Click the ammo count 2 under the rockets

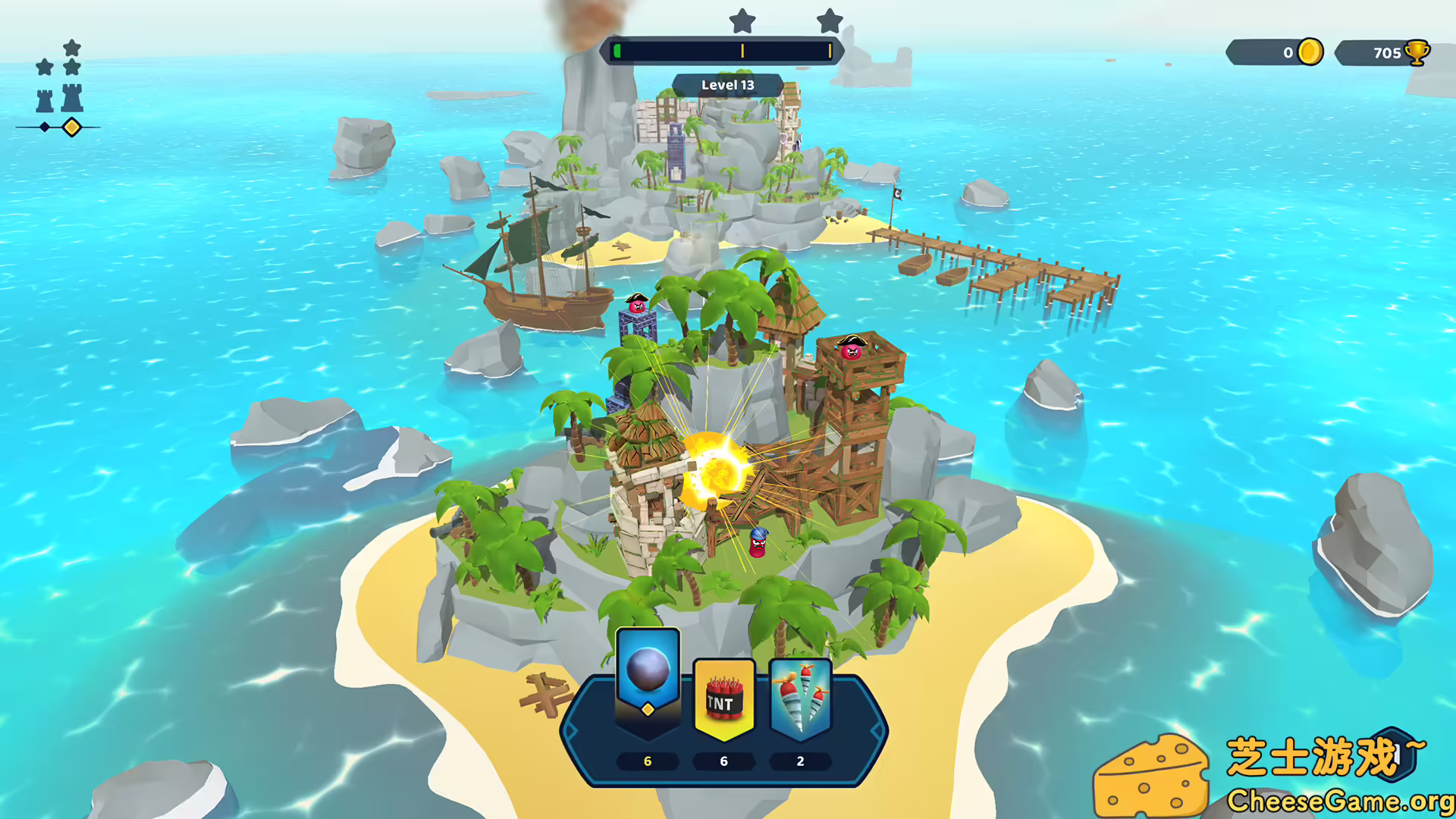pos(799,761)
